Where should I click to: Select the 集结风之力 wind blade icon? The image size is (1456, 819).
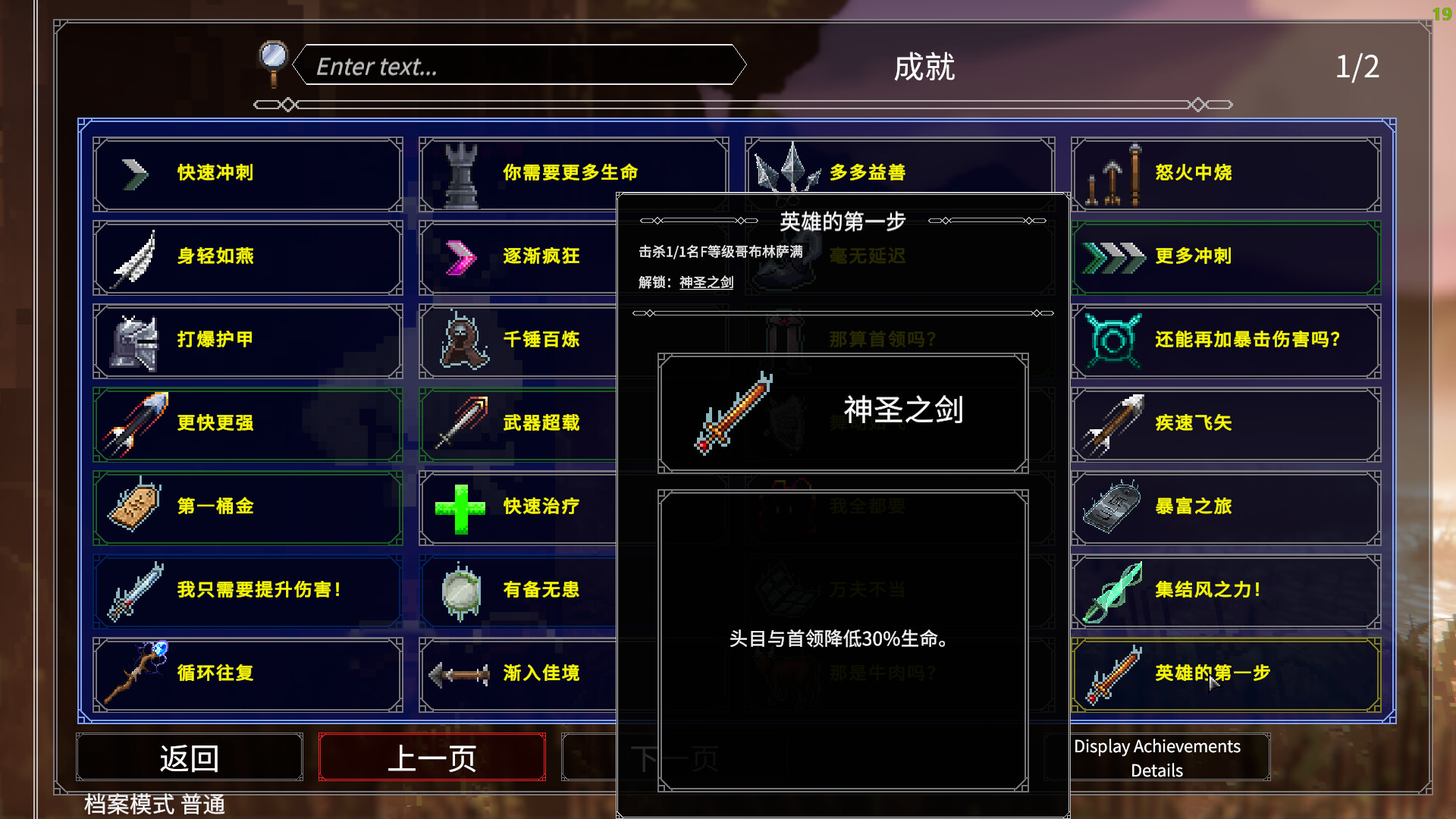[1115, 590]
